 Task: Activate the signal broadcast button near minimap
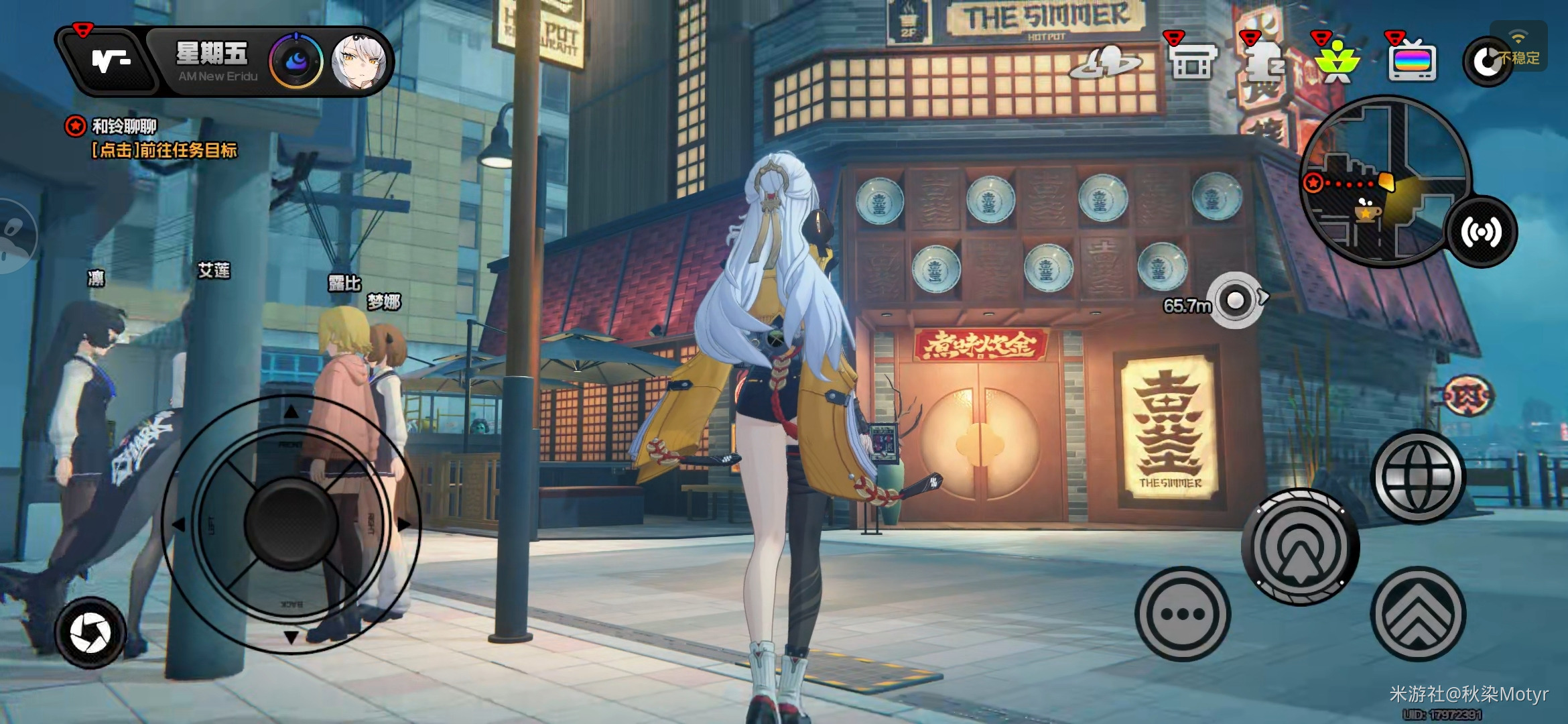pos(1482,232)
